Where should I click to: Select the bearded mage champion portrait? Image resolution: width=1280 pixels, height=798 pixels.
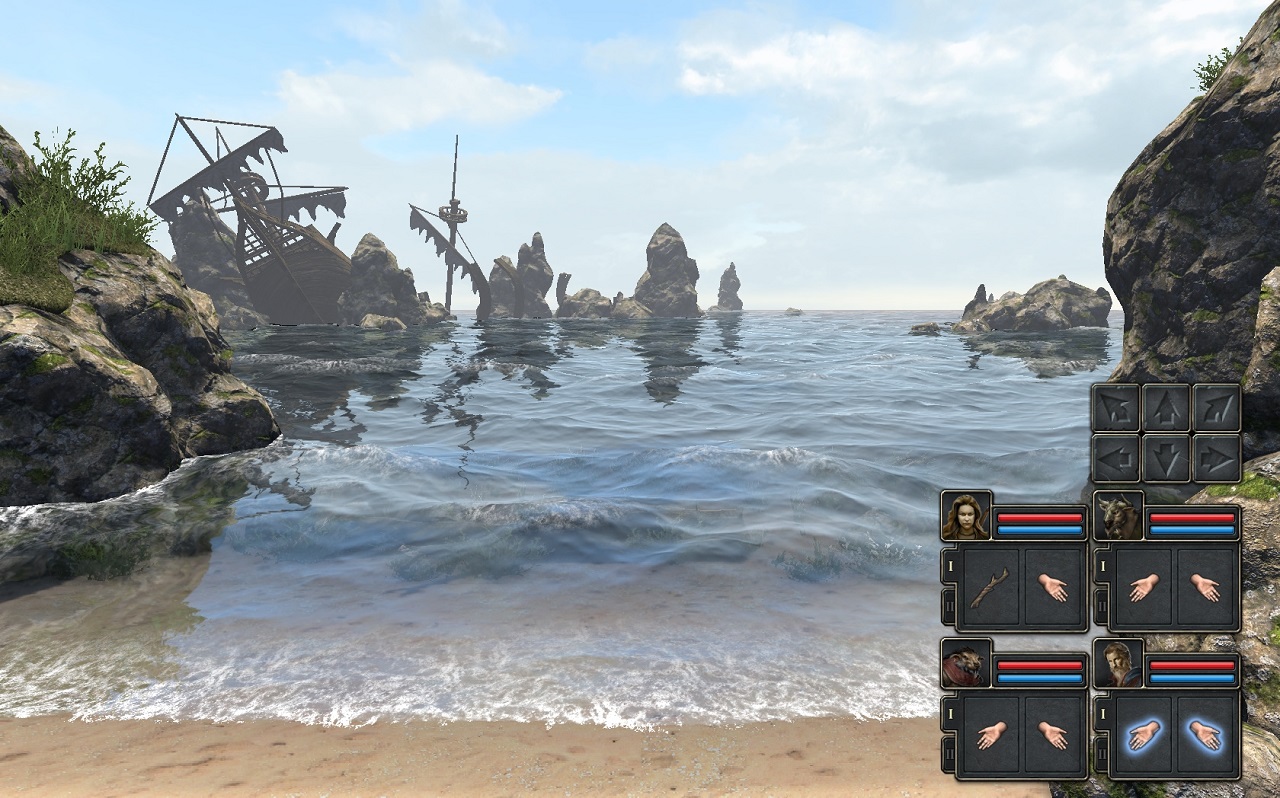click(x=1118, y=663)
